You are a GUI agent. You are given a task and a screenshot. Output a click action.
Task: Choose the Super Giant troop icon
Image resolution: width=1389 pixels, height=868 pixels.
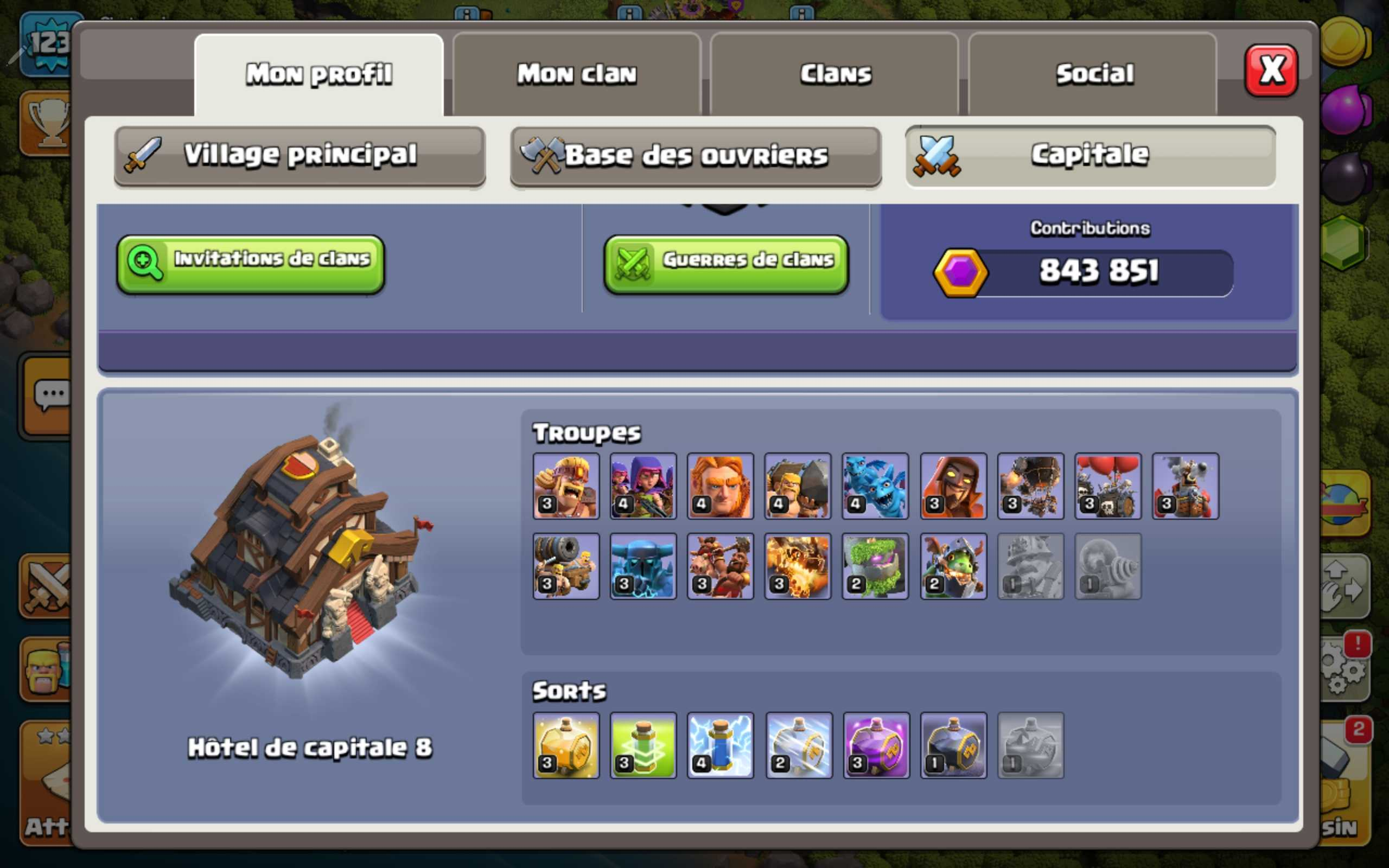[x=721, y=486]
